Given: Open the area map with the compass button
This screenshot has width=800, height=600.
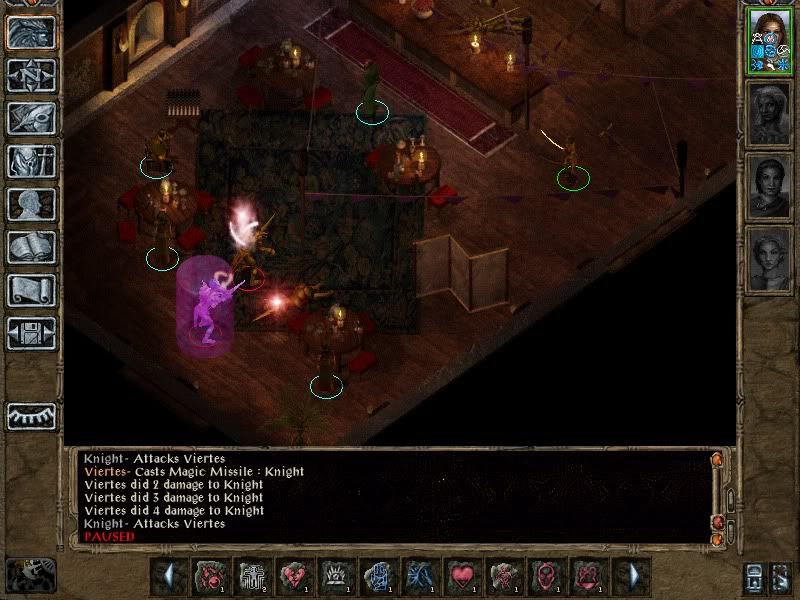Looking at the screenshot, I should (31, 75).
